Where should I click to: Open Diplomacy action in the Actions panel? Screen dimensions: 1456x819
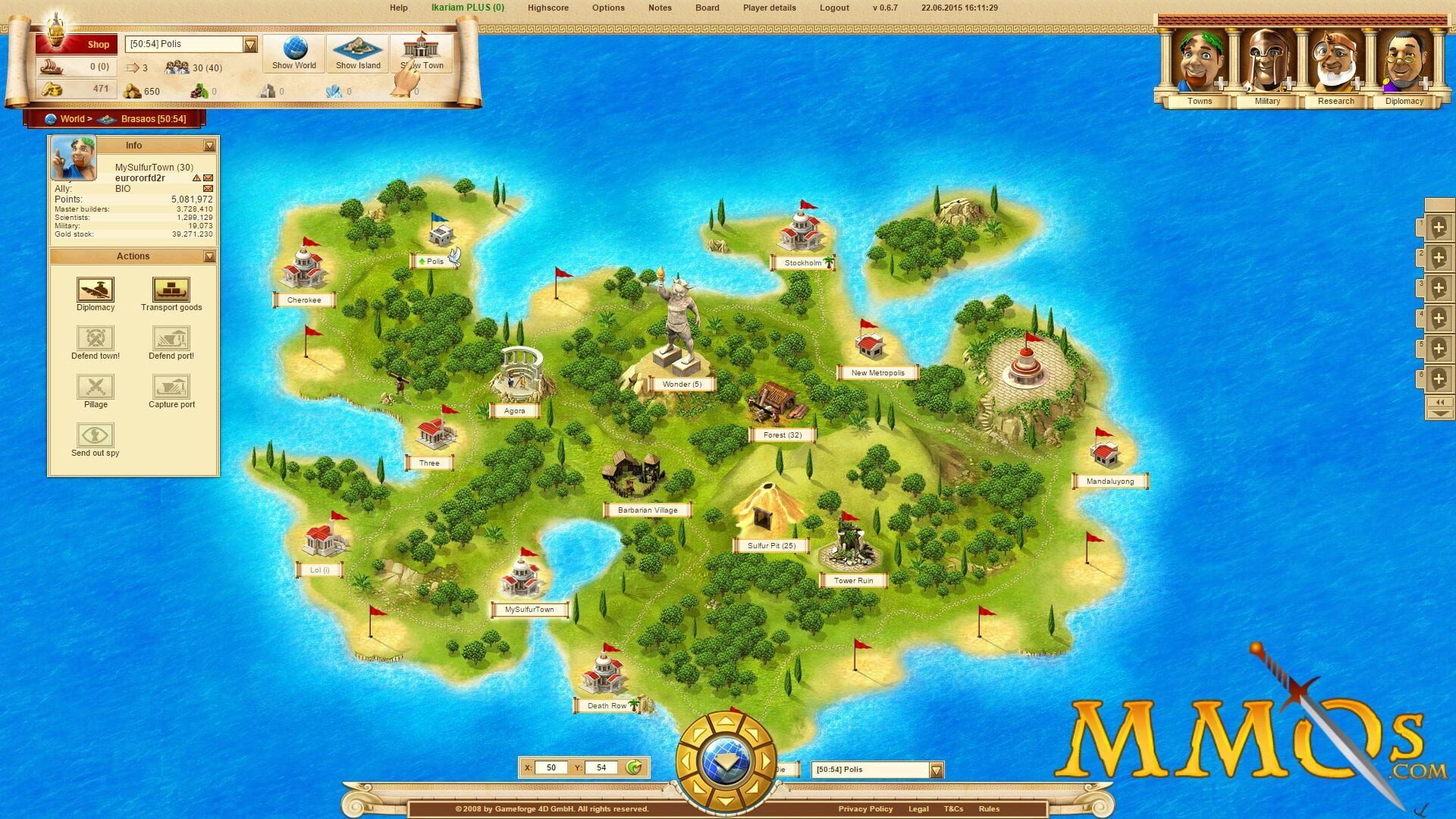(x=95, y=290)
